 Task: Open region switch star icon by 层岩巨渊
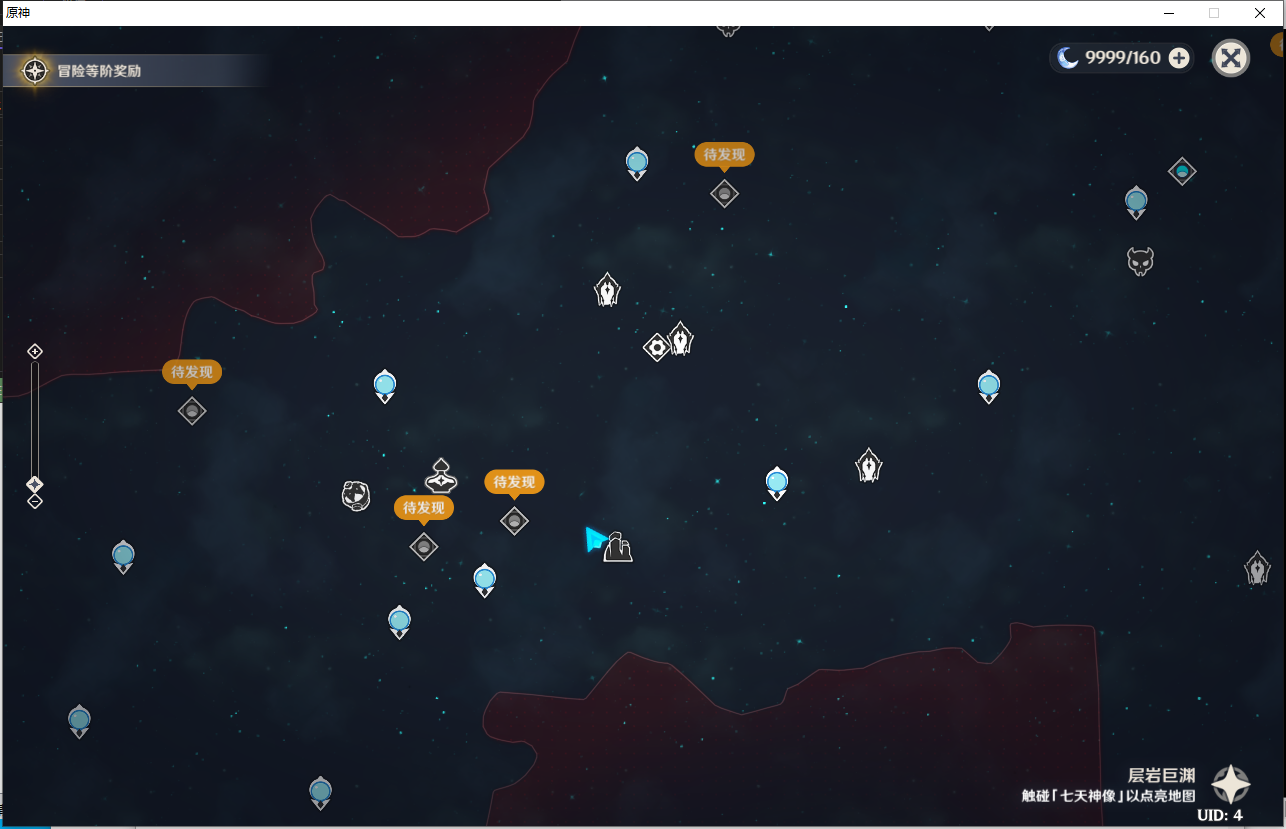pos(1231,785)
